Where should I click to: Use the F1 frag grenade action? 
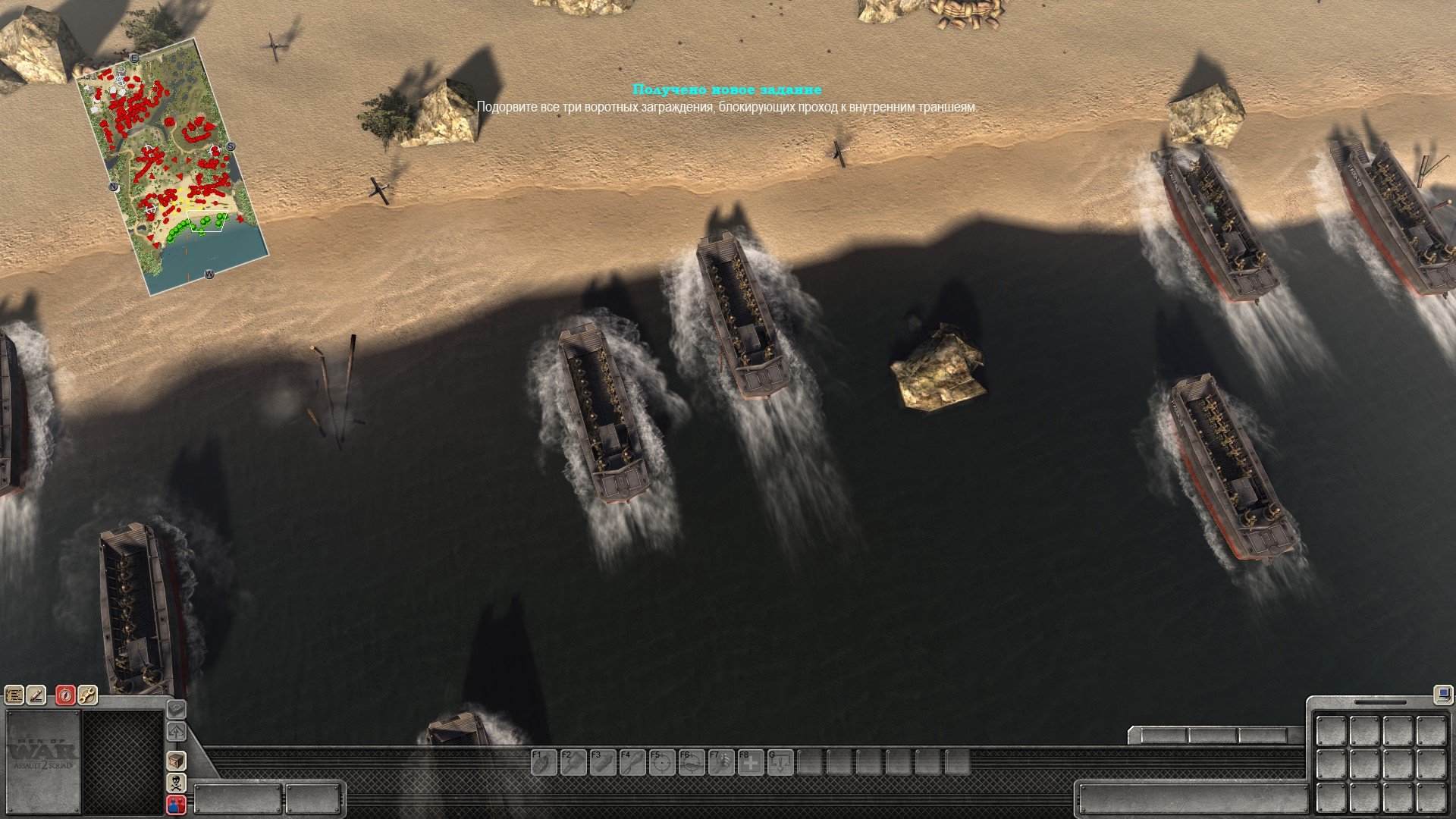click(x=543, y=762)
